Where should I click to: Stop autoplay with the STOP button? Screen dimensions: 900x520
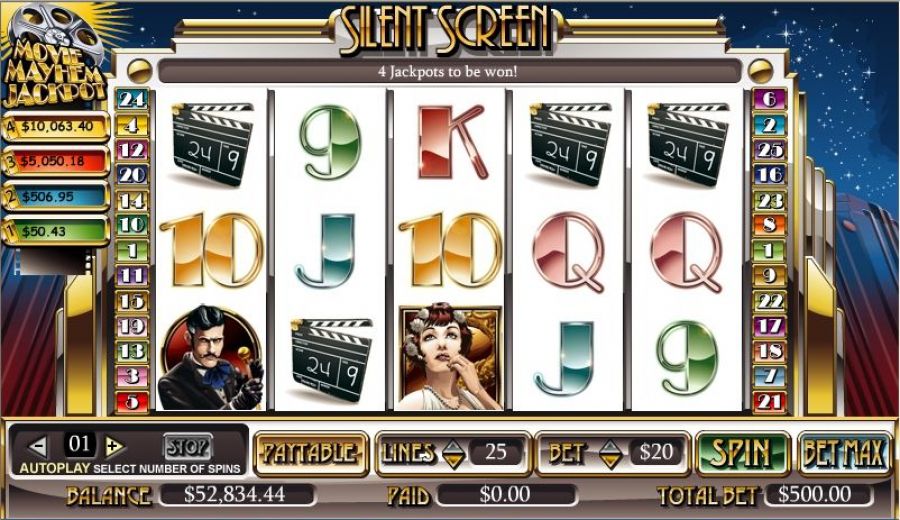[187, 446]
